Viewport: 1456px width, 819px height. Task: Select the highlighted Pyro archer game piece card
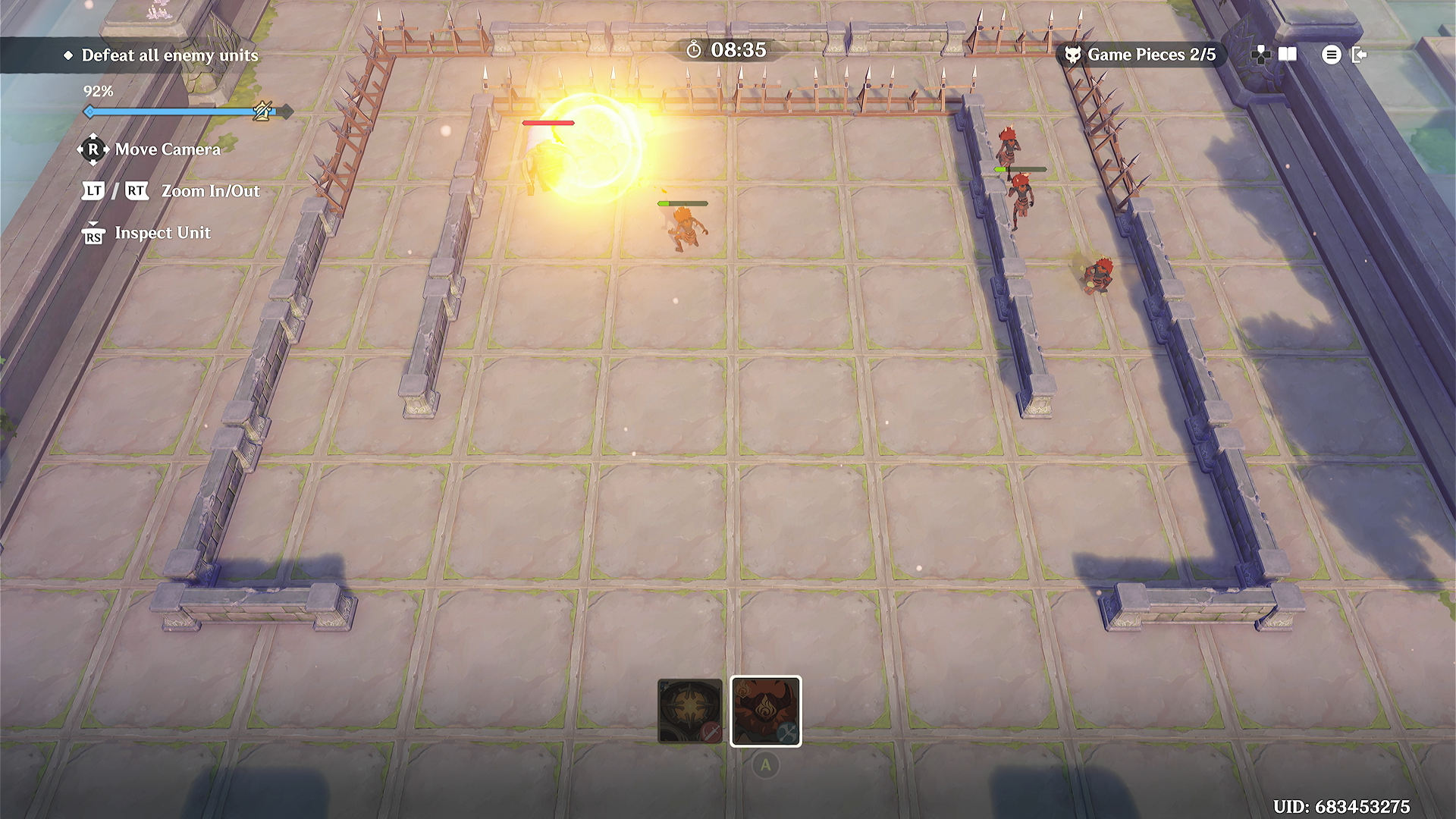click(765, 711)
